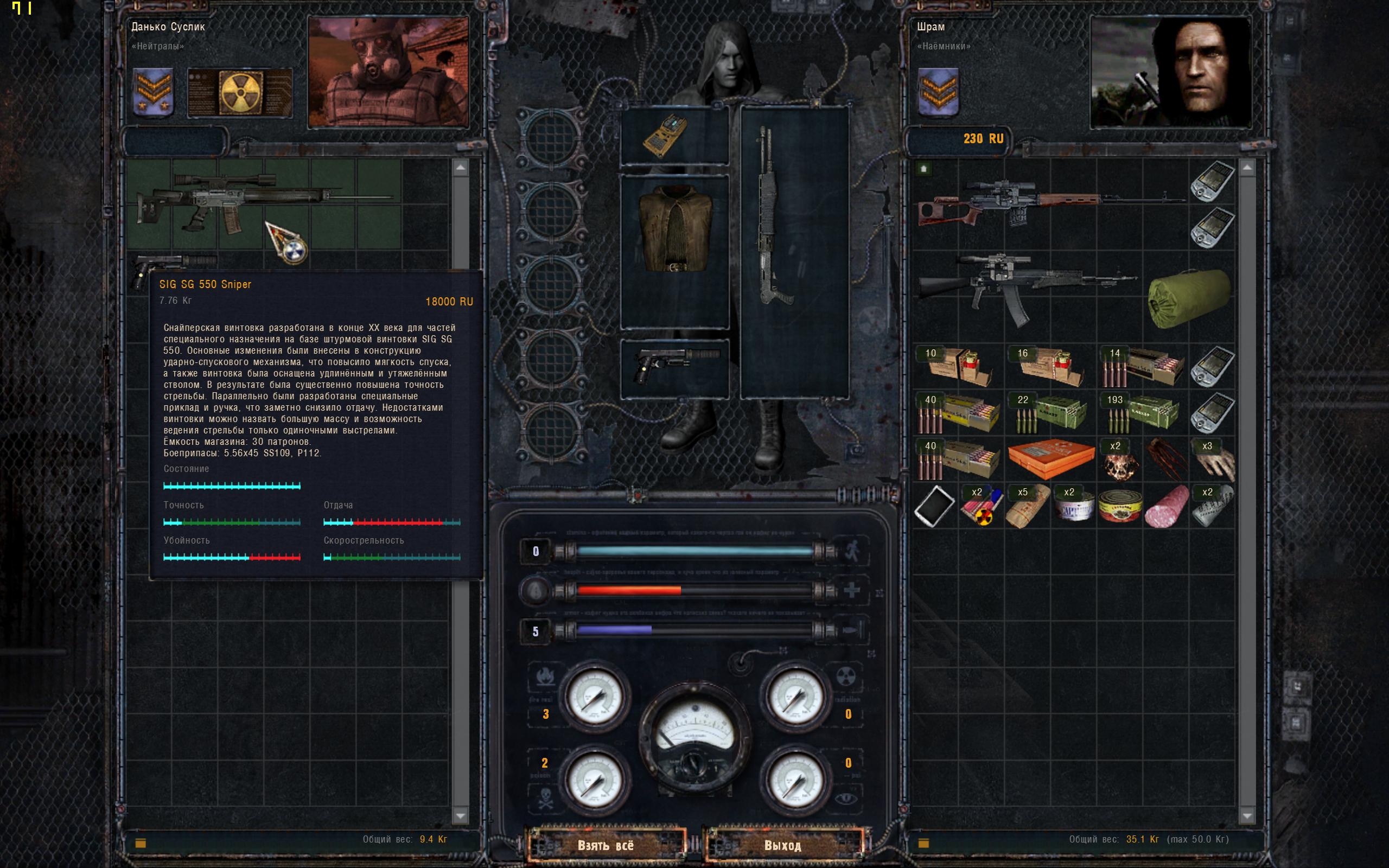Grab the green rolled sleeping bag
This screenshot has width=1389, height=868.
tap(1188, 298)
